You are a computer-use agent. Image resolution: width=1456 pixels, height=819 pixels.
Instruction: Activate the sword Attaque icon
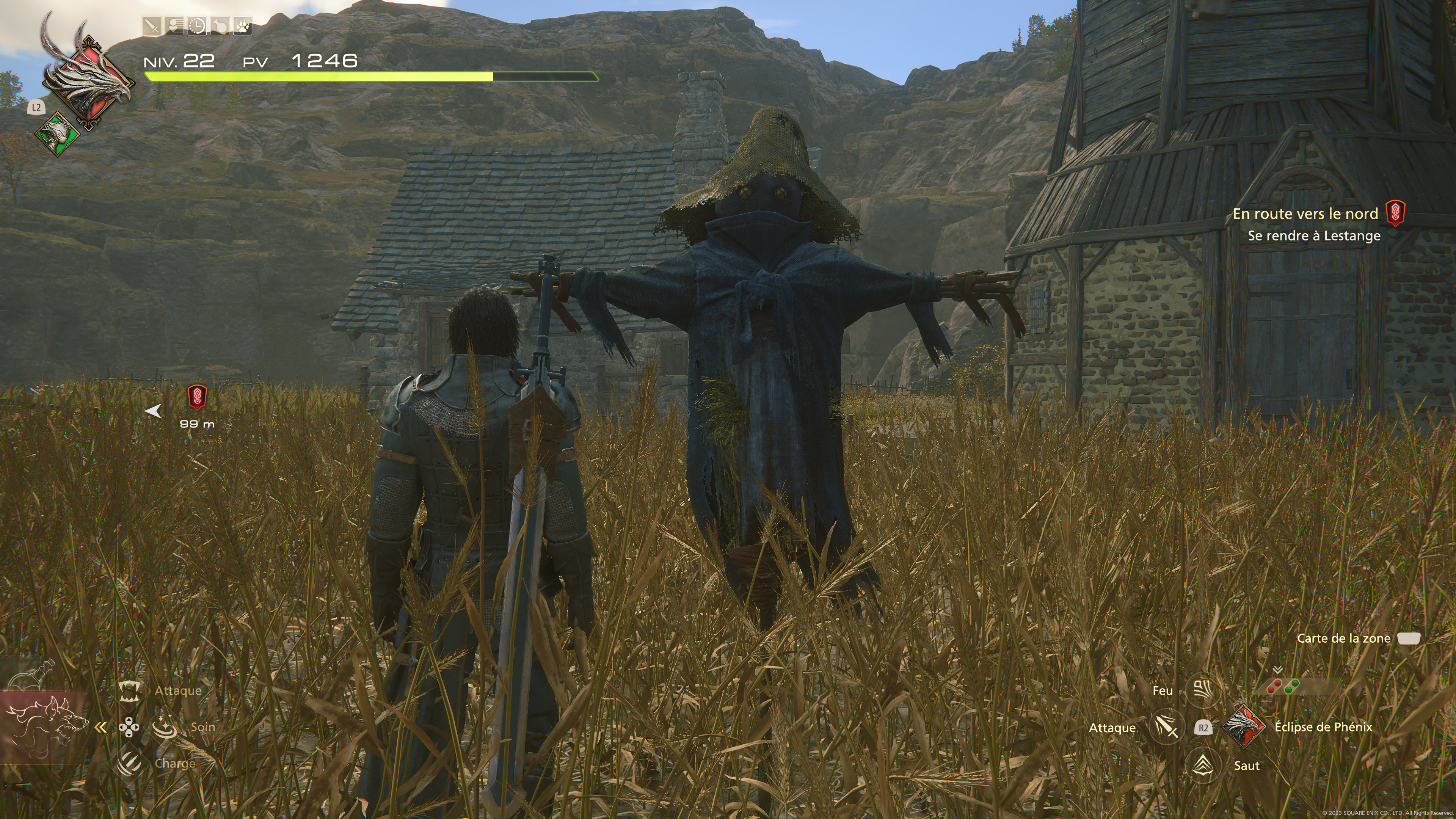[x=1167, y=728]
